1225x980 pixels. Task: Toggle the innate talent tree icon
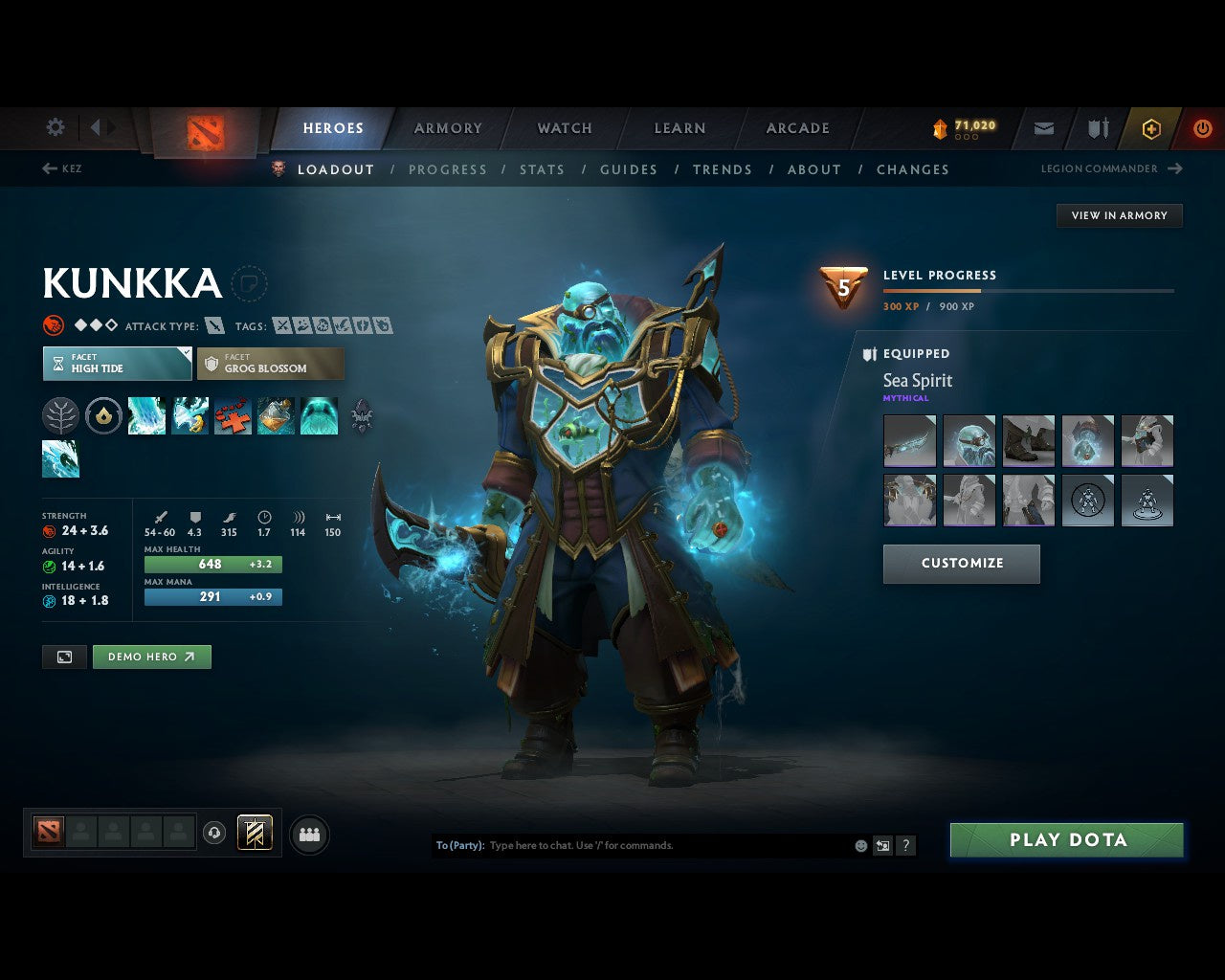click(x=60, y=415)
